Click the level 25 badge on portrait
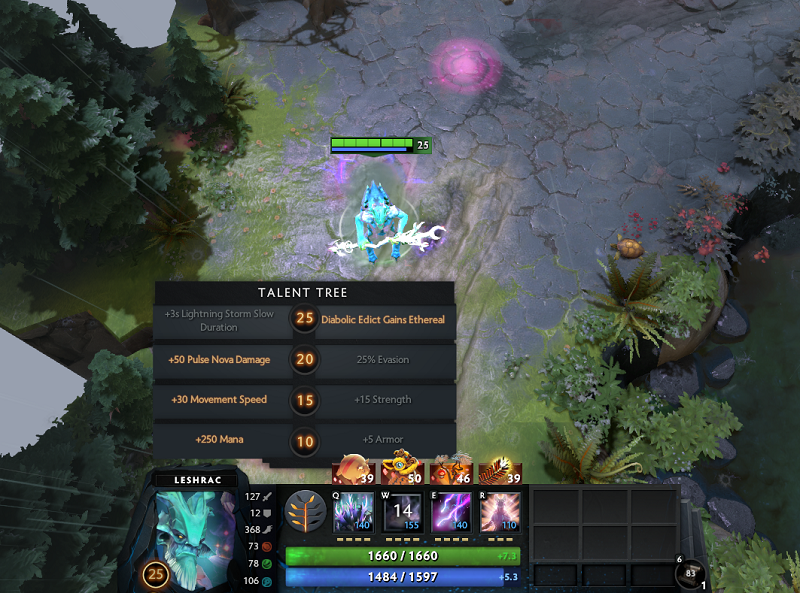Image resolution: width=800 pixels, height=593 pixels. tap(156, 574)
